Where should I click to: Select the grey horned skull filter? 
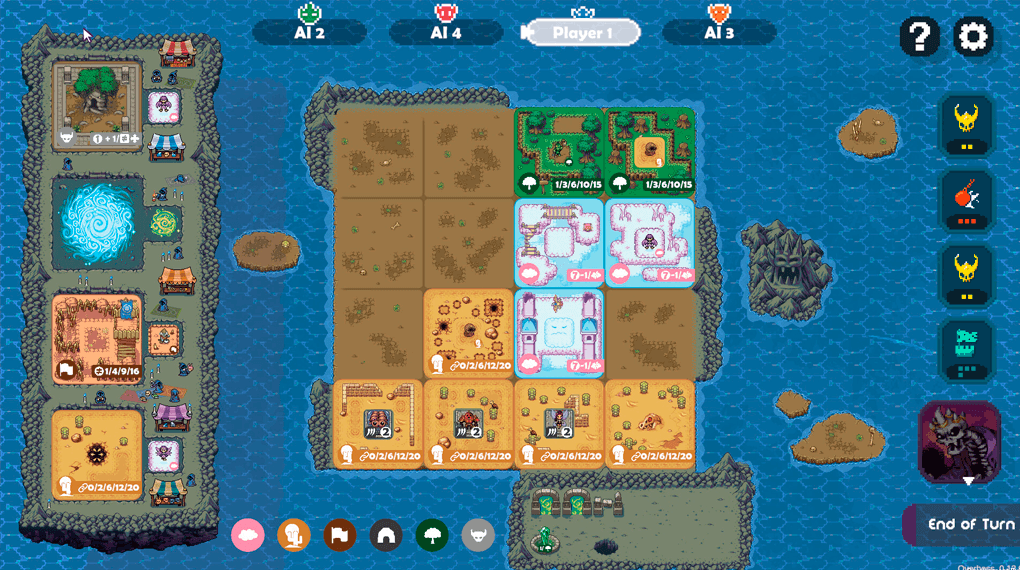pyautogui.click(x=478, y=535)
